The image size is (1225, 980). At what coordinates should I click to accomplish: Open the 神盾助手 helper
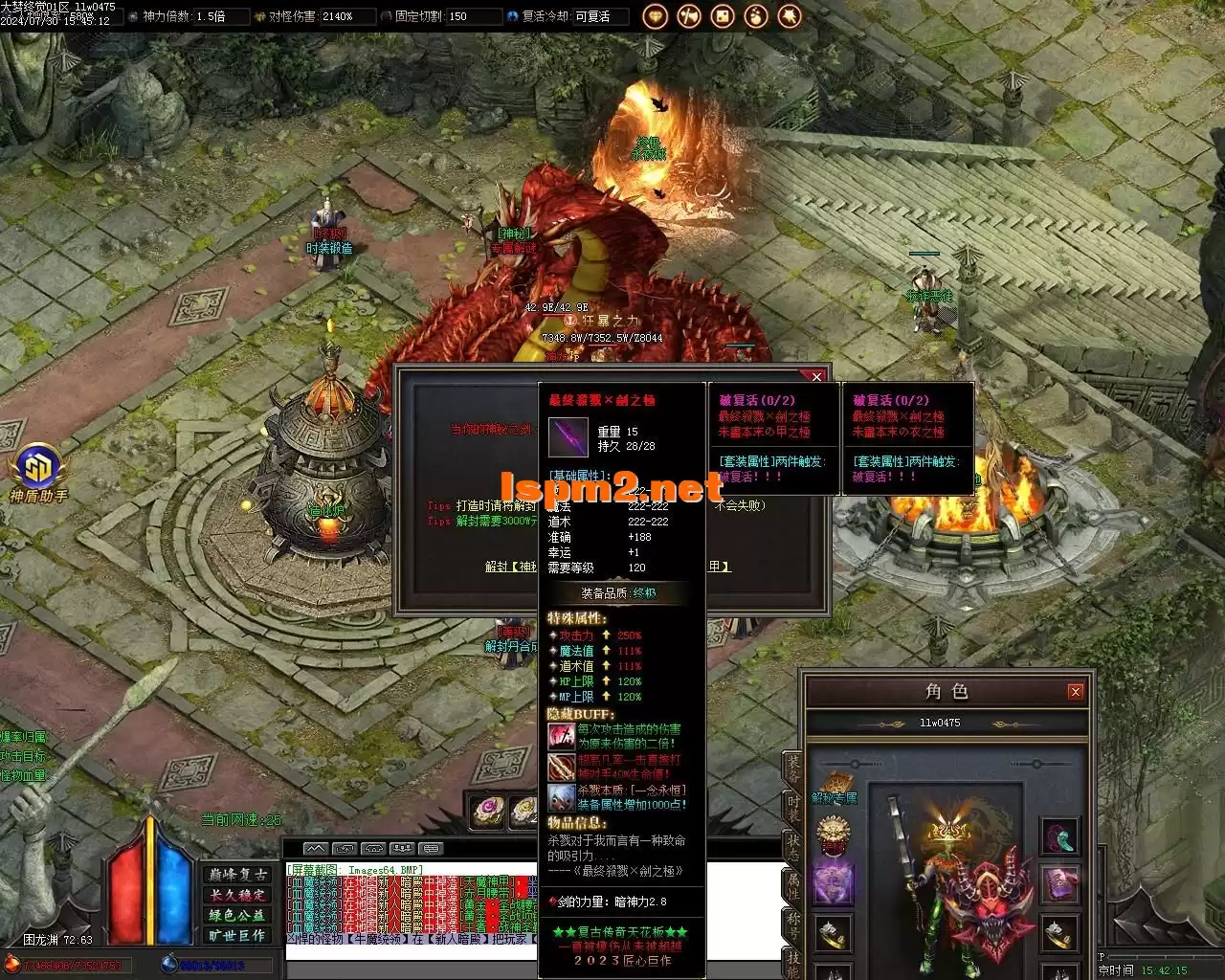tap(37, 471)
